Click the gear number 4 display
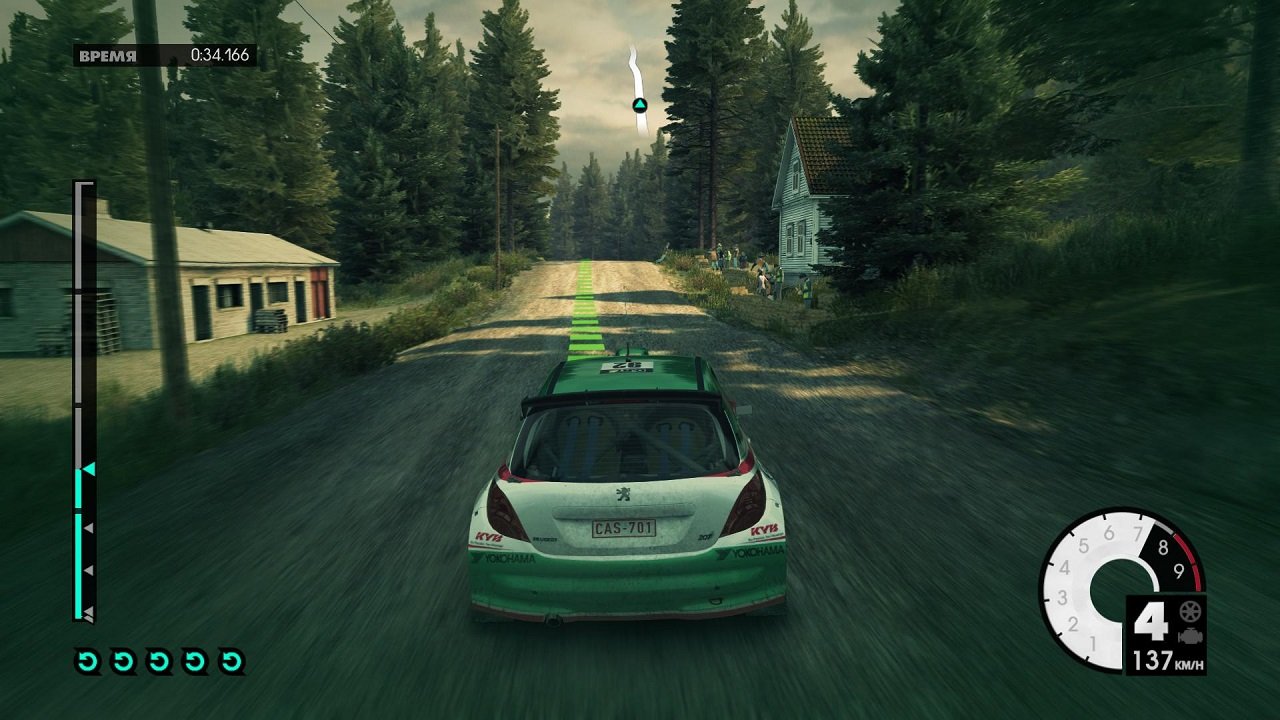 (x=1150, y=620)
